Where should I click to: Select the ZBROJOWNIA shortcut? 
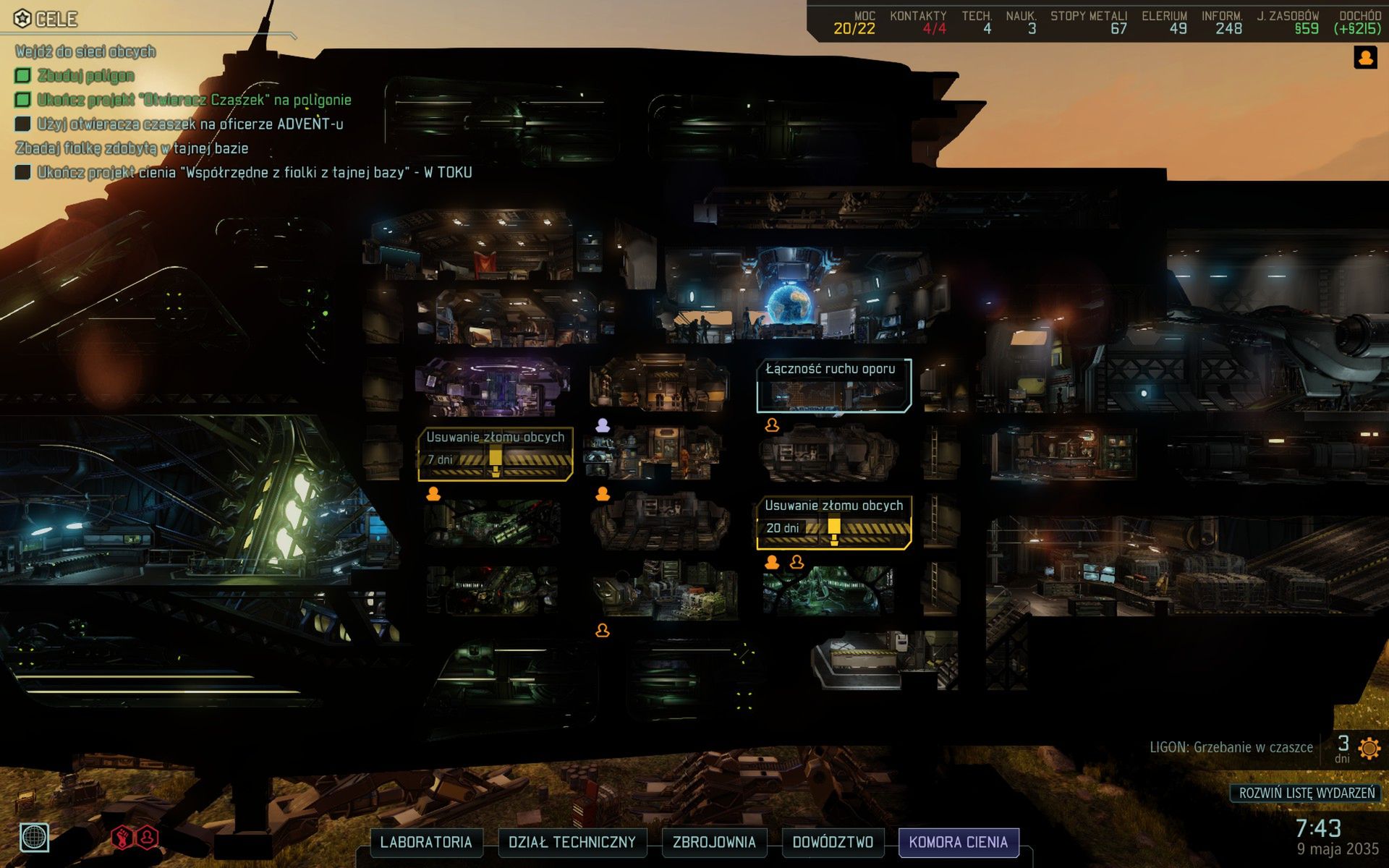[714, 842]
